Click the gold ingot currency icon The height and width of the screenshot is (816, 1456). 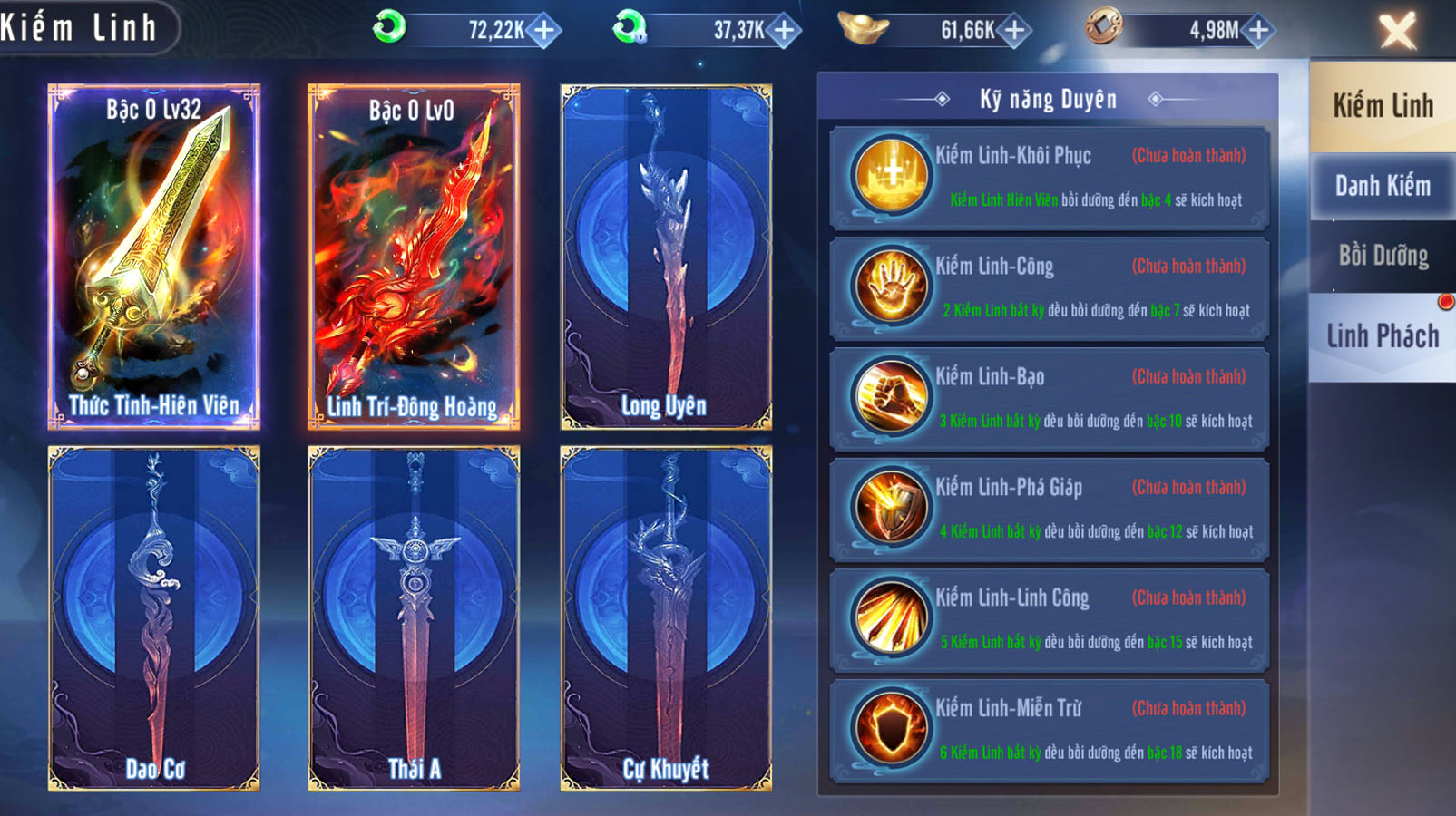click(x=863, y=30)
